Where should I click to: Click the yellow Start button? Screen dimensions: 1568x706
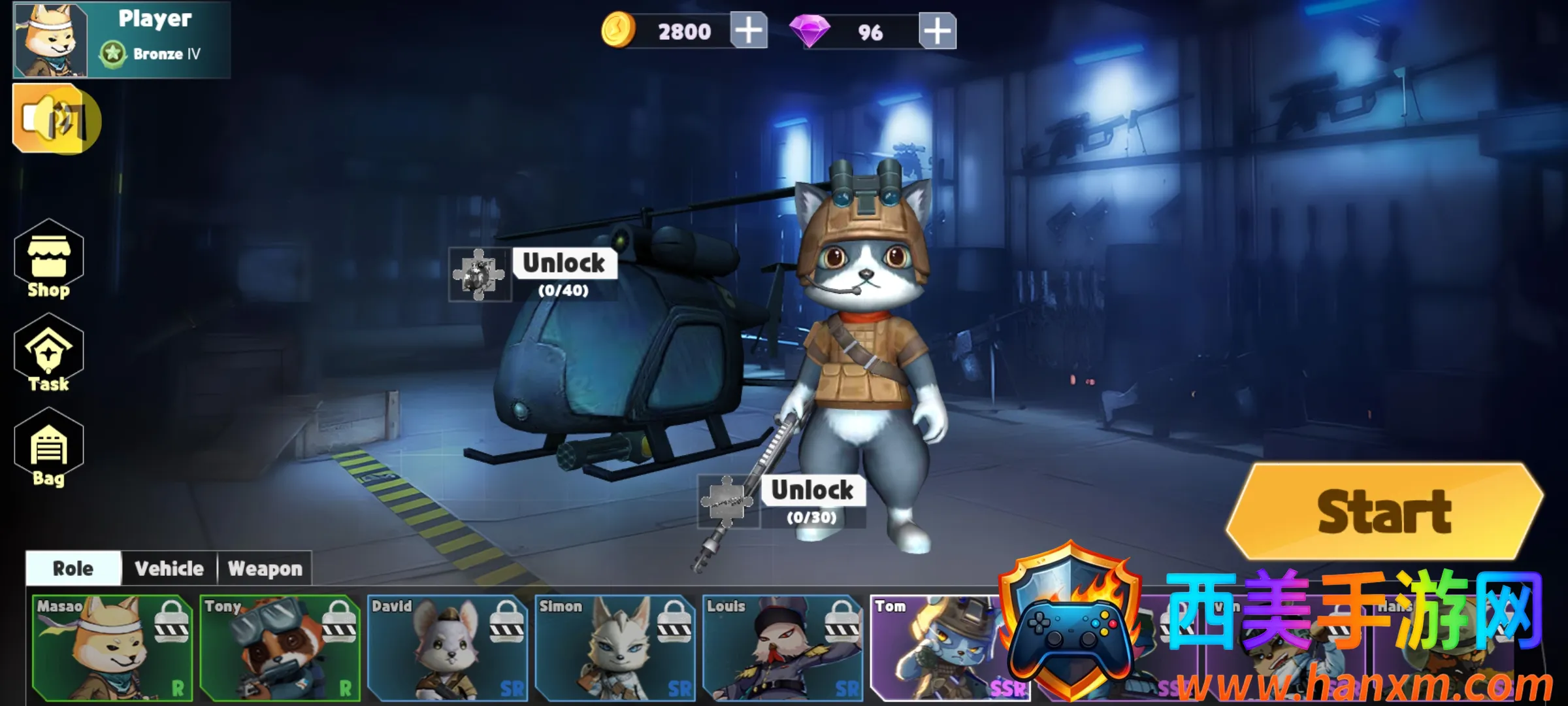pos(1384,512)
